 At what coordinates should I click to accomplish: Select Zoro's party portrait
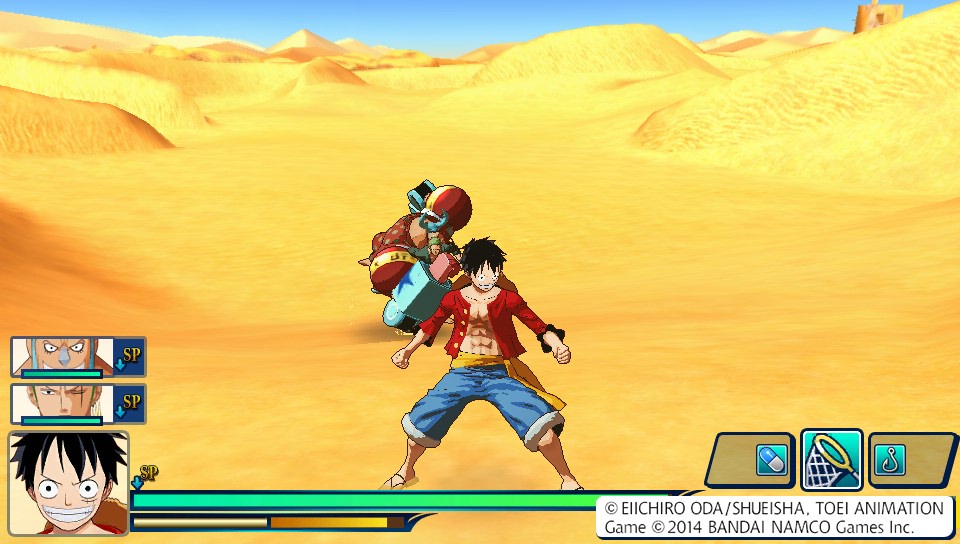(62, 403)
